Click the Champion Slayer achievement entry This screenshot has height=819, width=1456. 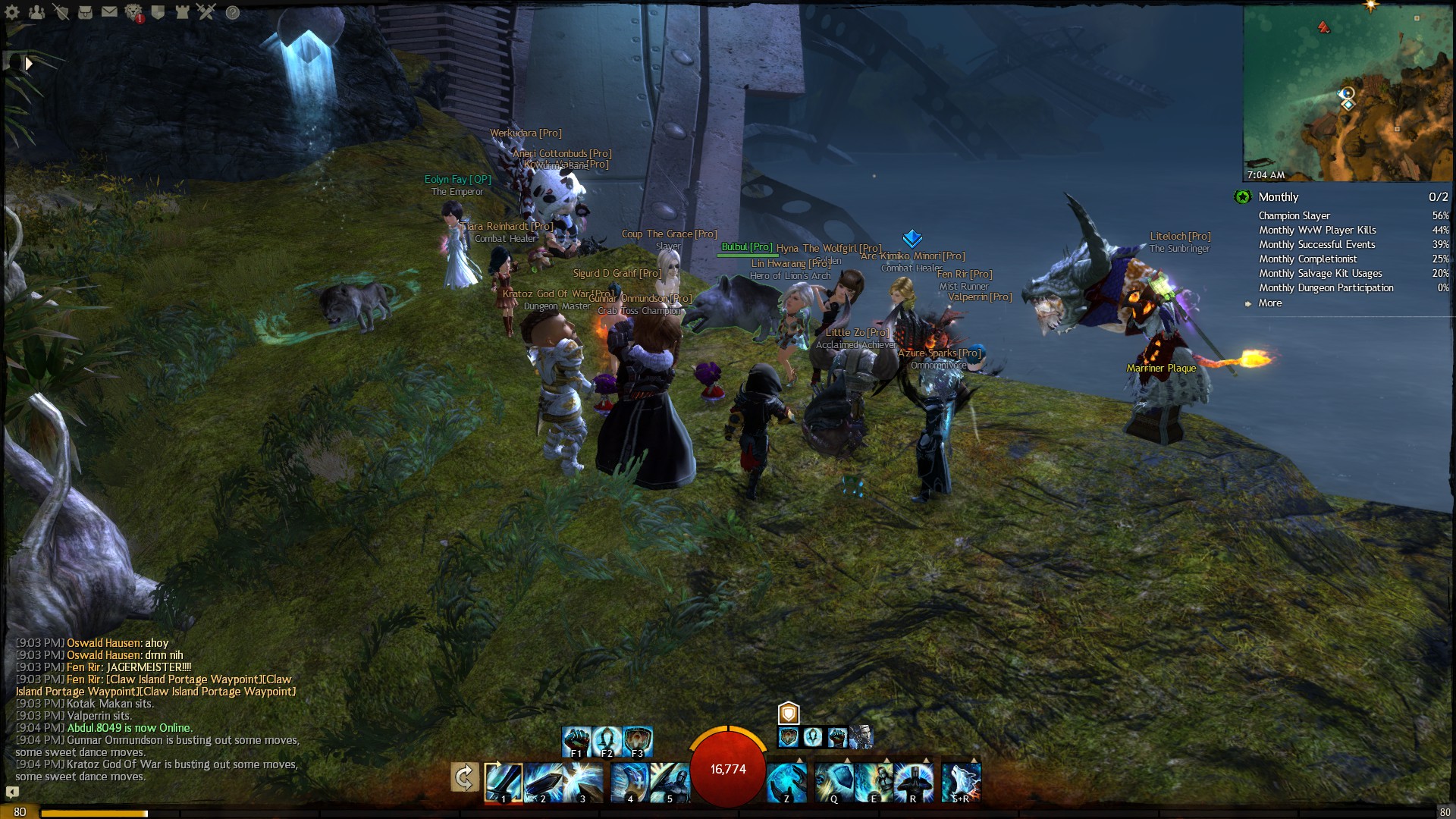1296,215
